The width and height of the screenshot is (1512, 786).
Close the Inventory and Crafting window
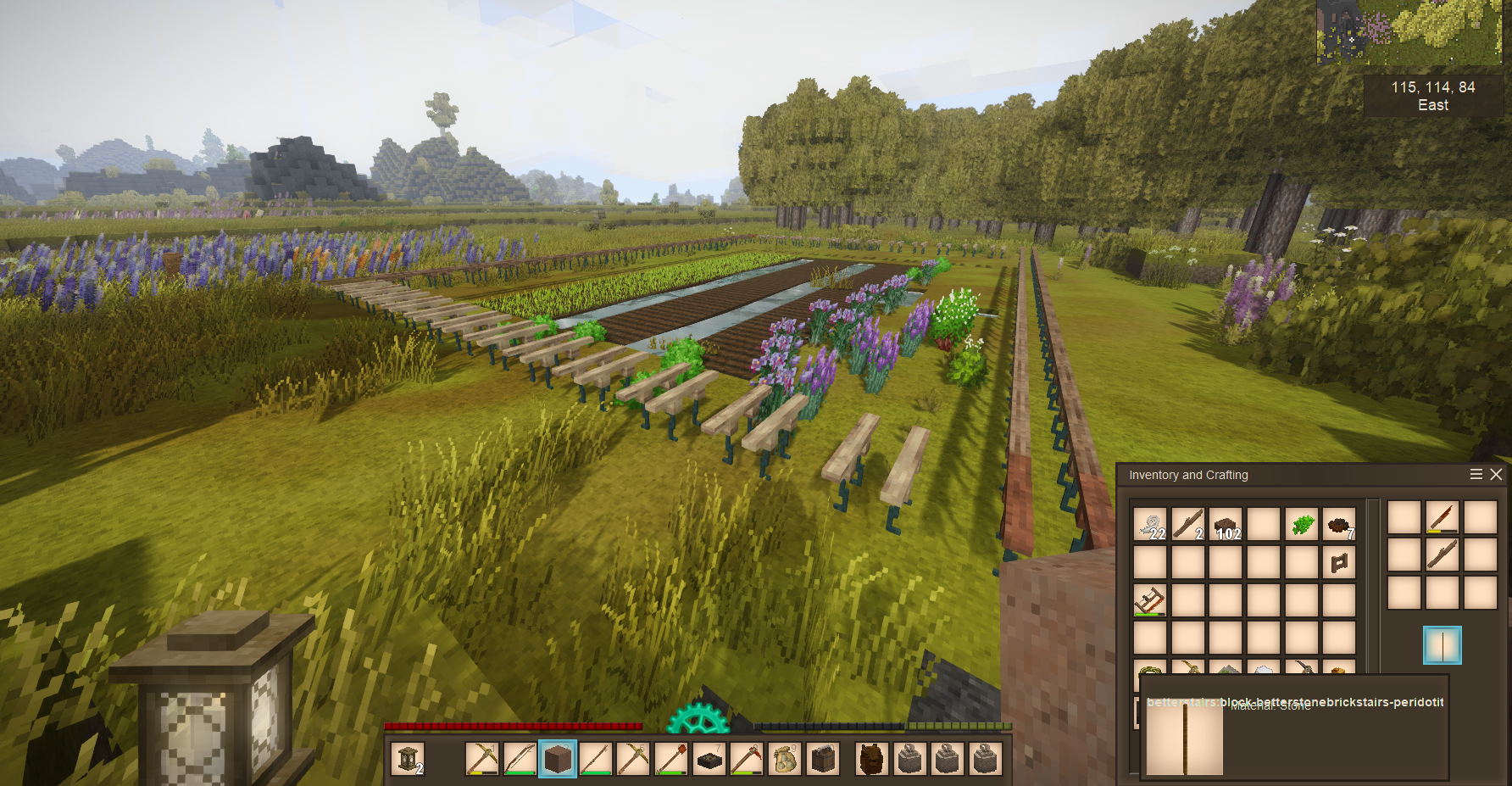click(1496, 475)
